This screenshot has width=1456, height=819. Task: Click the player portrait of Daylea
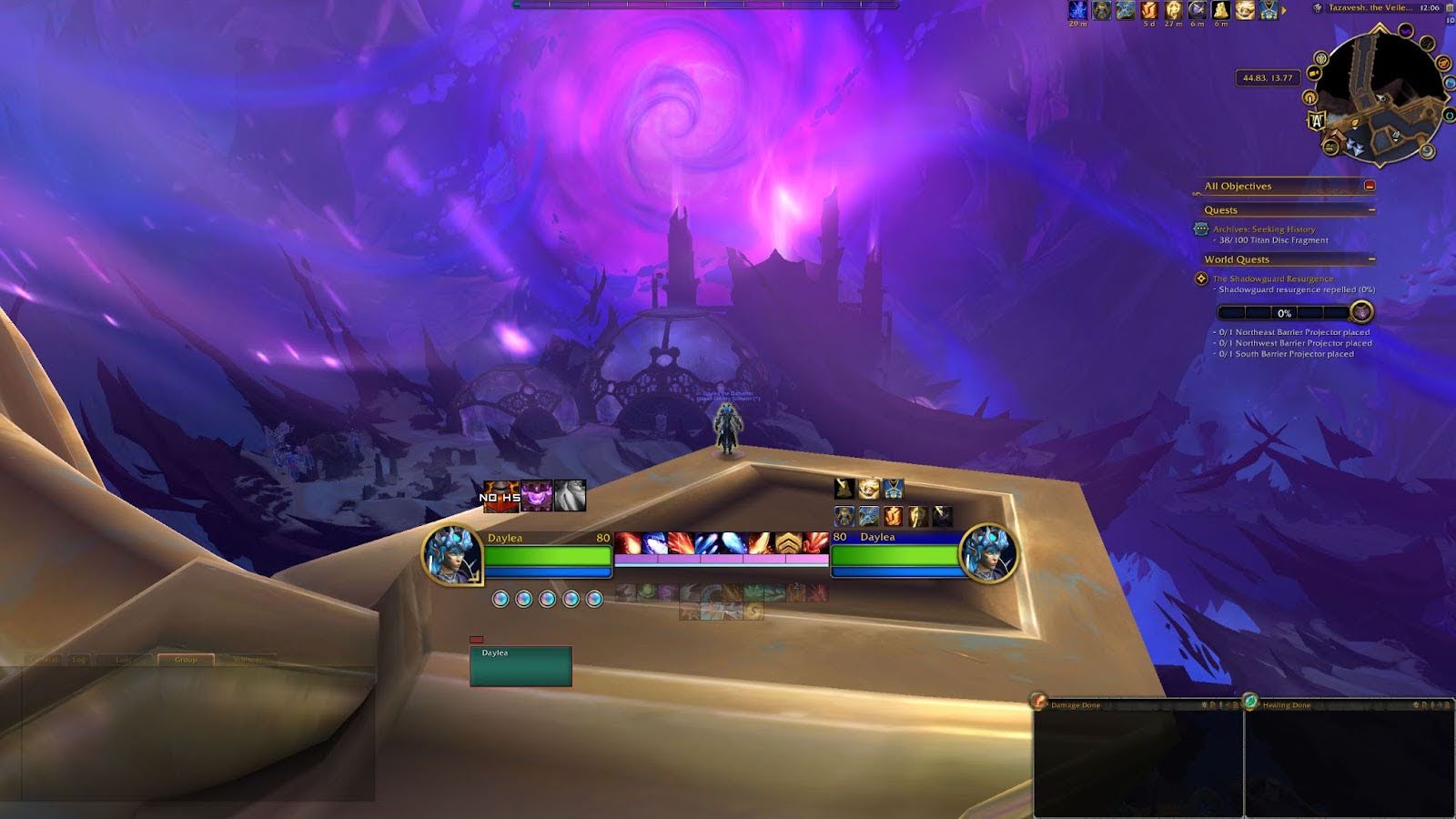[x=451, y=553]
